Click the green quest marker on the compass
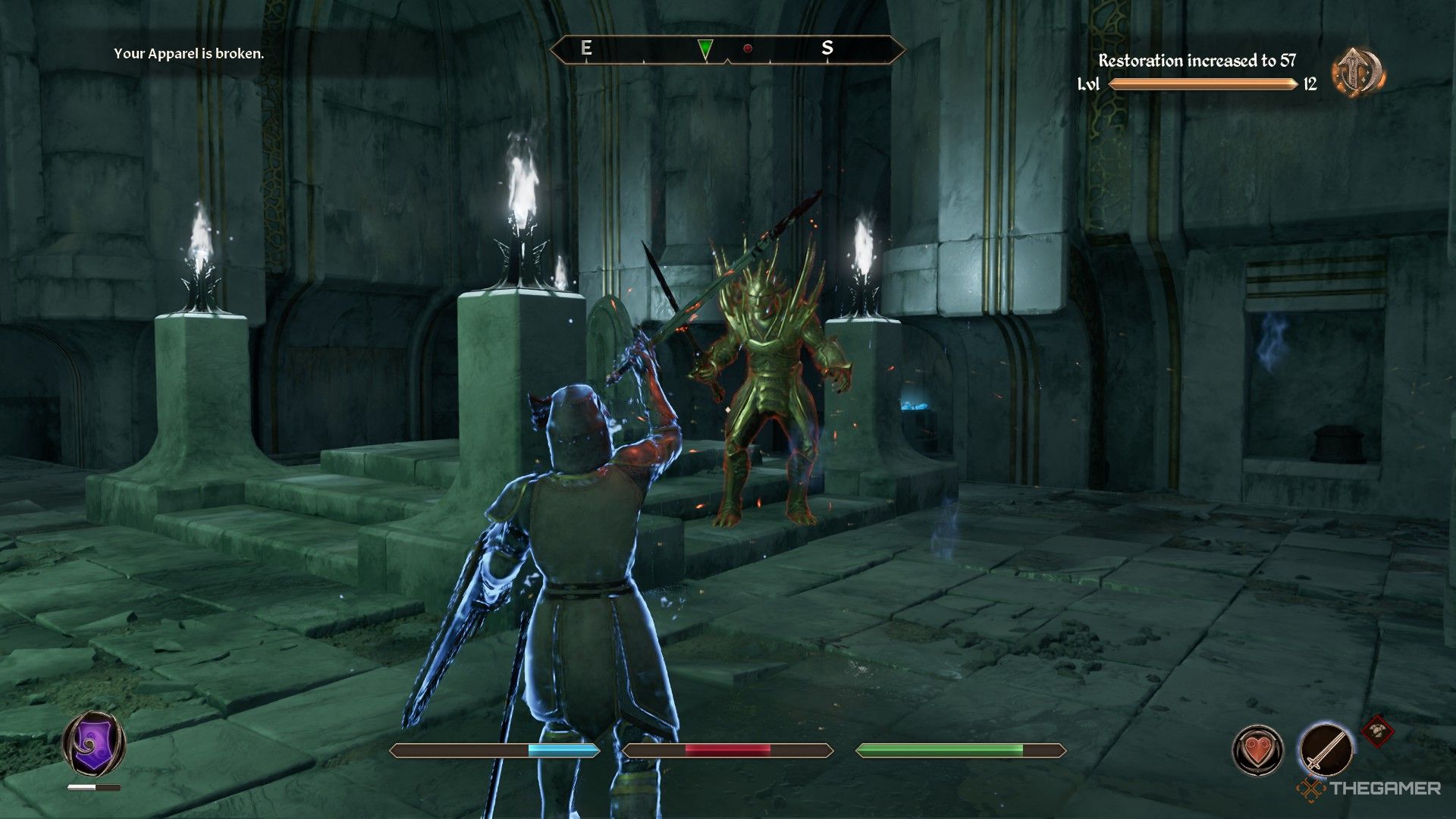Viewport: 1456px width, 819px height. pos(706,49)
